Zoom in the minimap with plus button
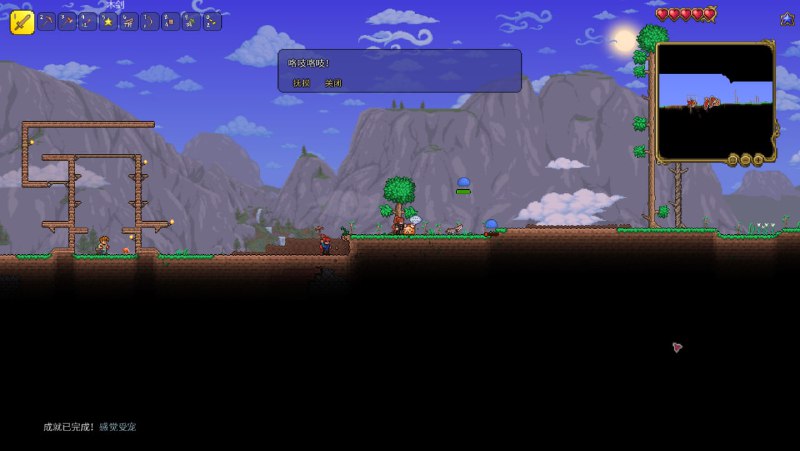The height and width of the screenshot is (451, 800). pos(757,160)
